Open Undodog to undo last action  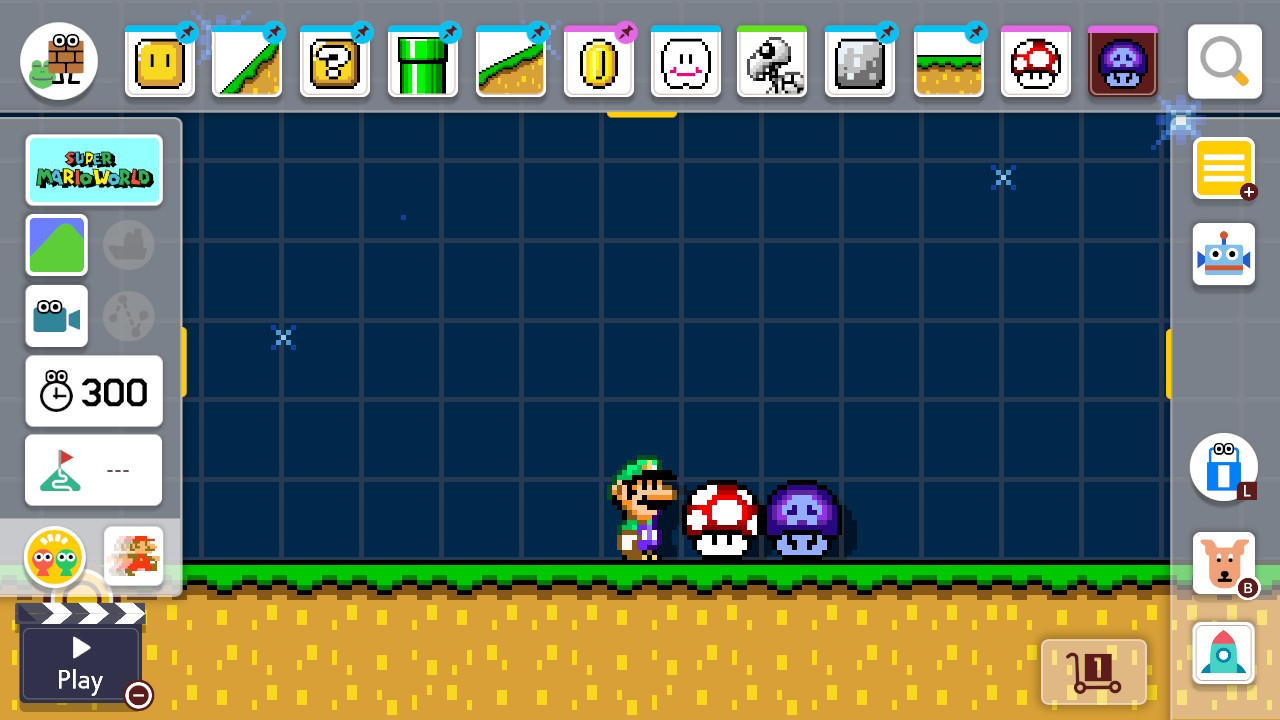(x=1224, y=562)
